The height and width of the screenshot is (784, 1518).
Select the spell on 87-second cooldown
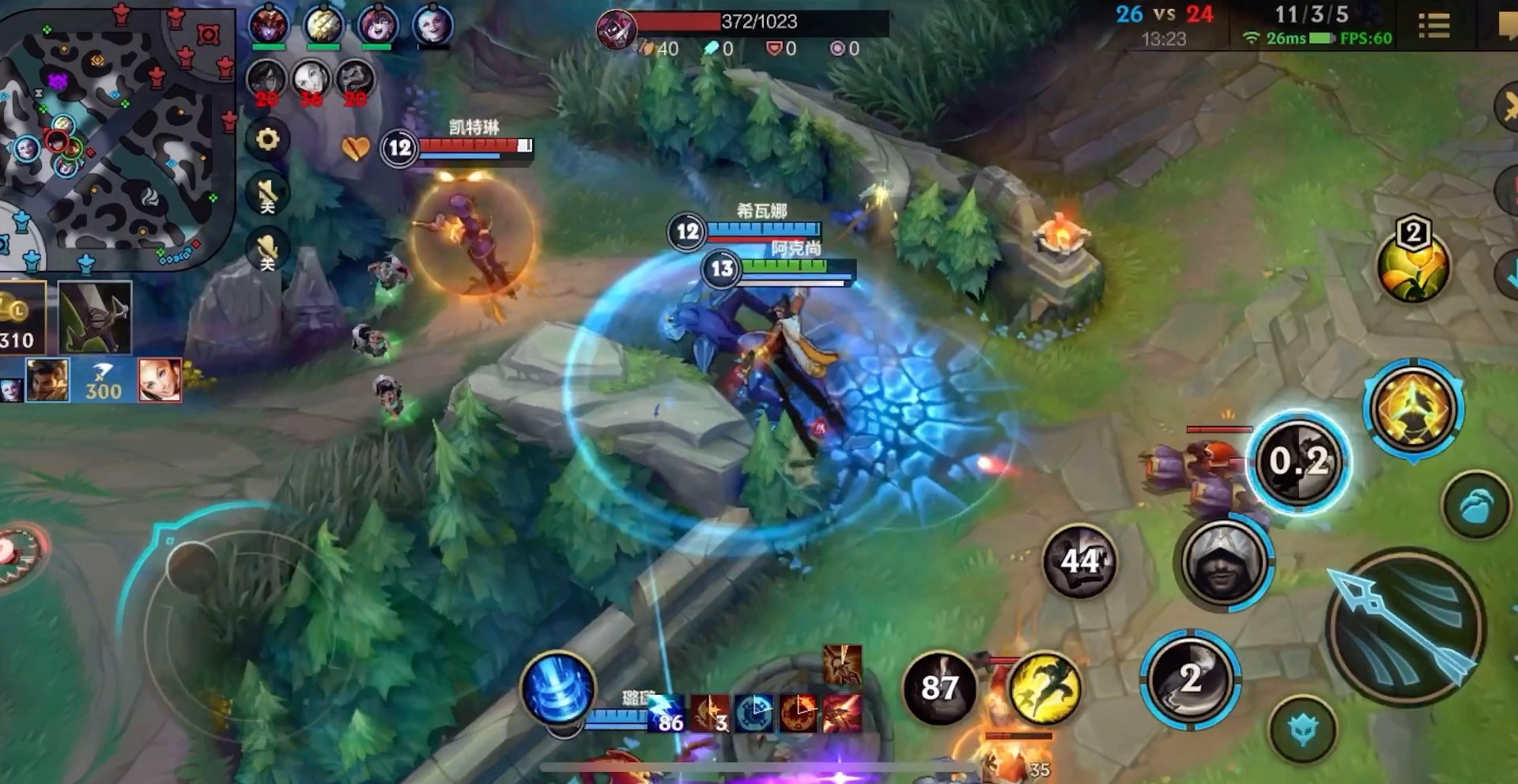point(939,688)
